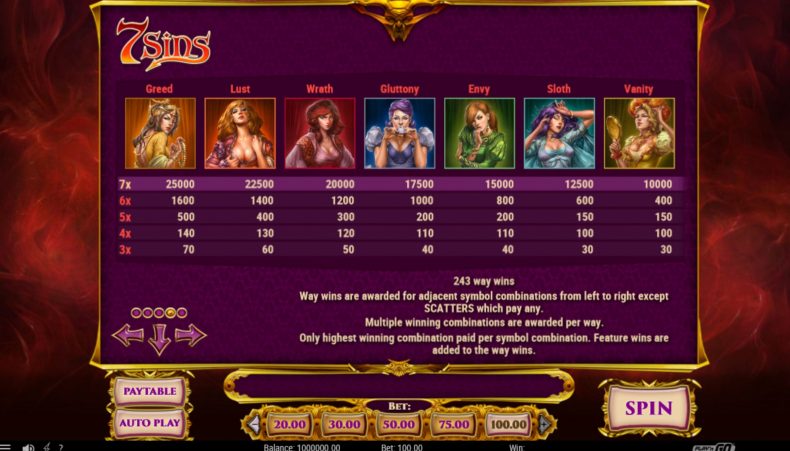
Task: Go to the previous paytable page arrow
Action: [127, 335]
